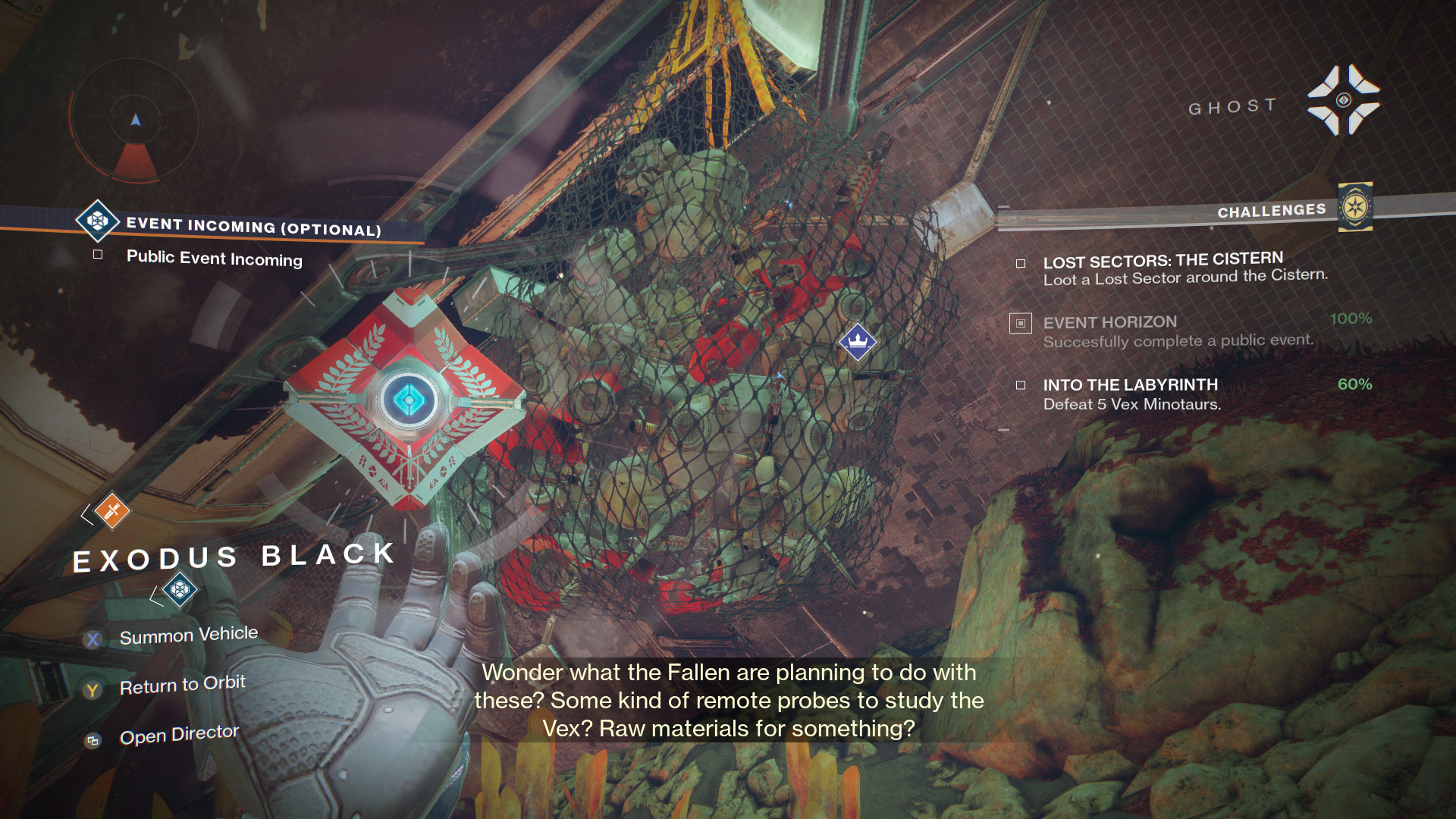The width and height of the screenshot is (1456, 819).
Task: Select the Lost Sectors: The Cistern challenge
Action: click(1185, 269)
